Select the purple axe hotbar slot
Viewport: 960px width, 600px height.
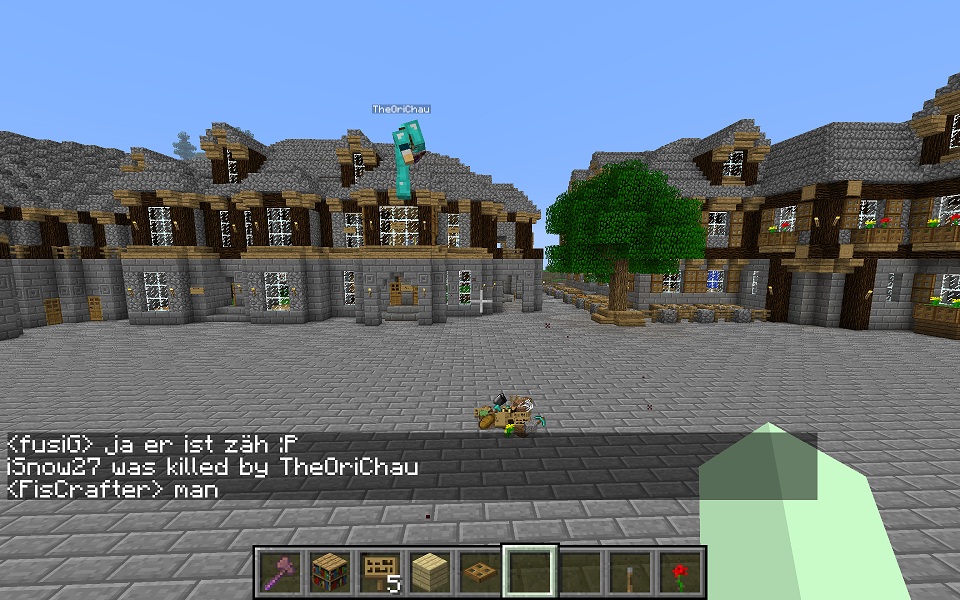279,573
